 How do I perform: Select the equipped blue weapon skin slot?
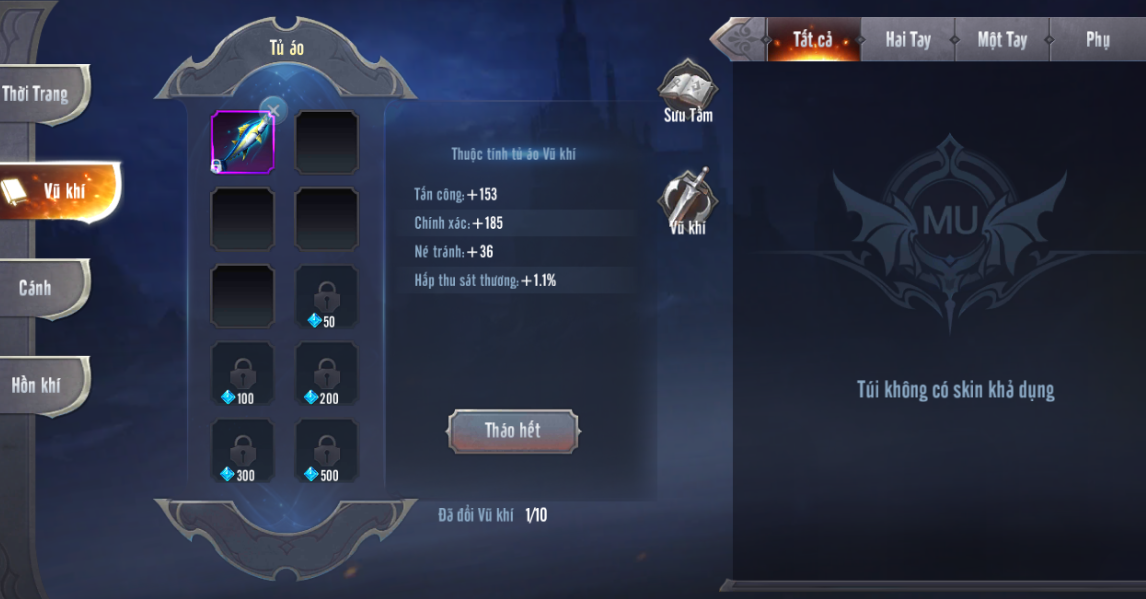(x=242, y=142)
